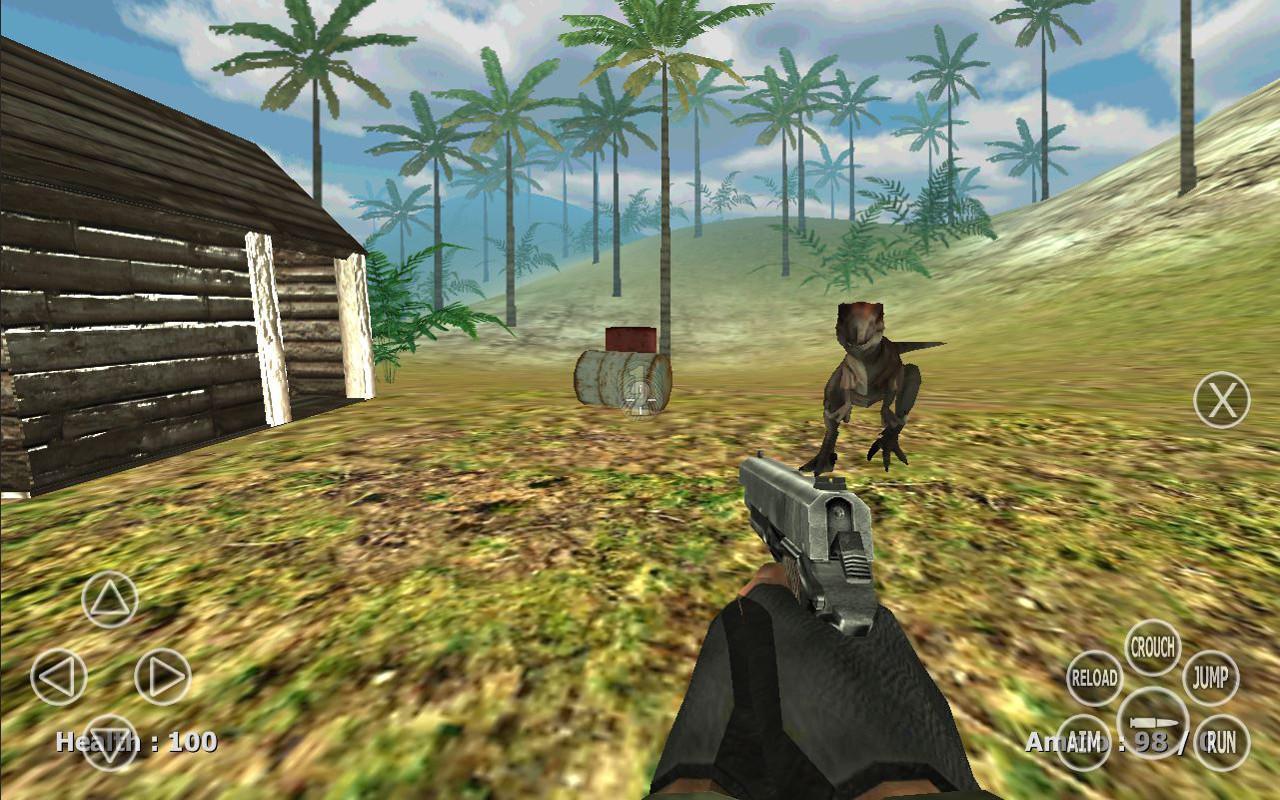Click the red explosive barrel
Screen dimensions: 1280x800
tap(632, 340)
